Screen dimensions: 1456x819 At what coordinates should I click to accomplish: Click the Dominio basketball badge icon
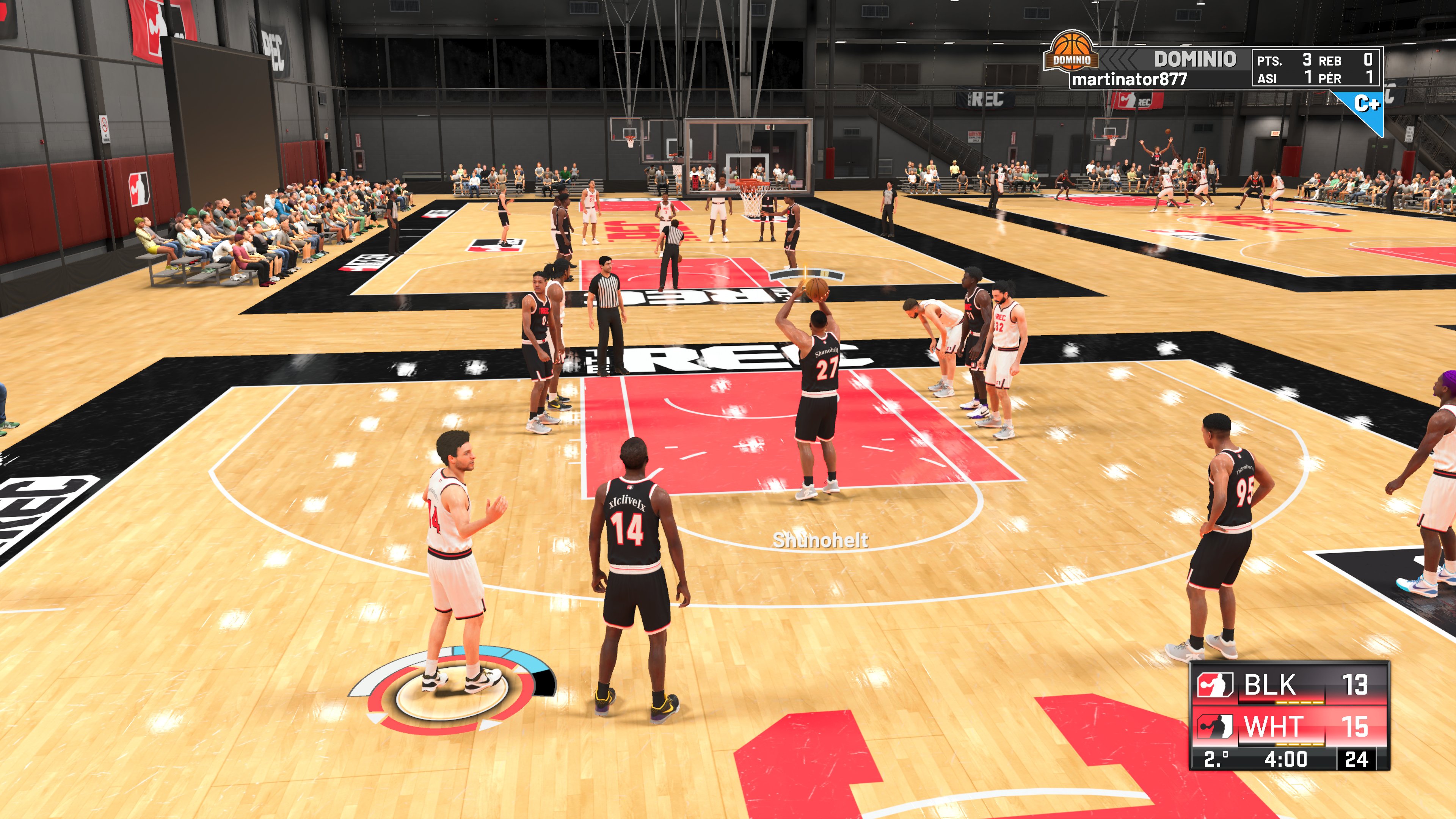click(1072, 52)
